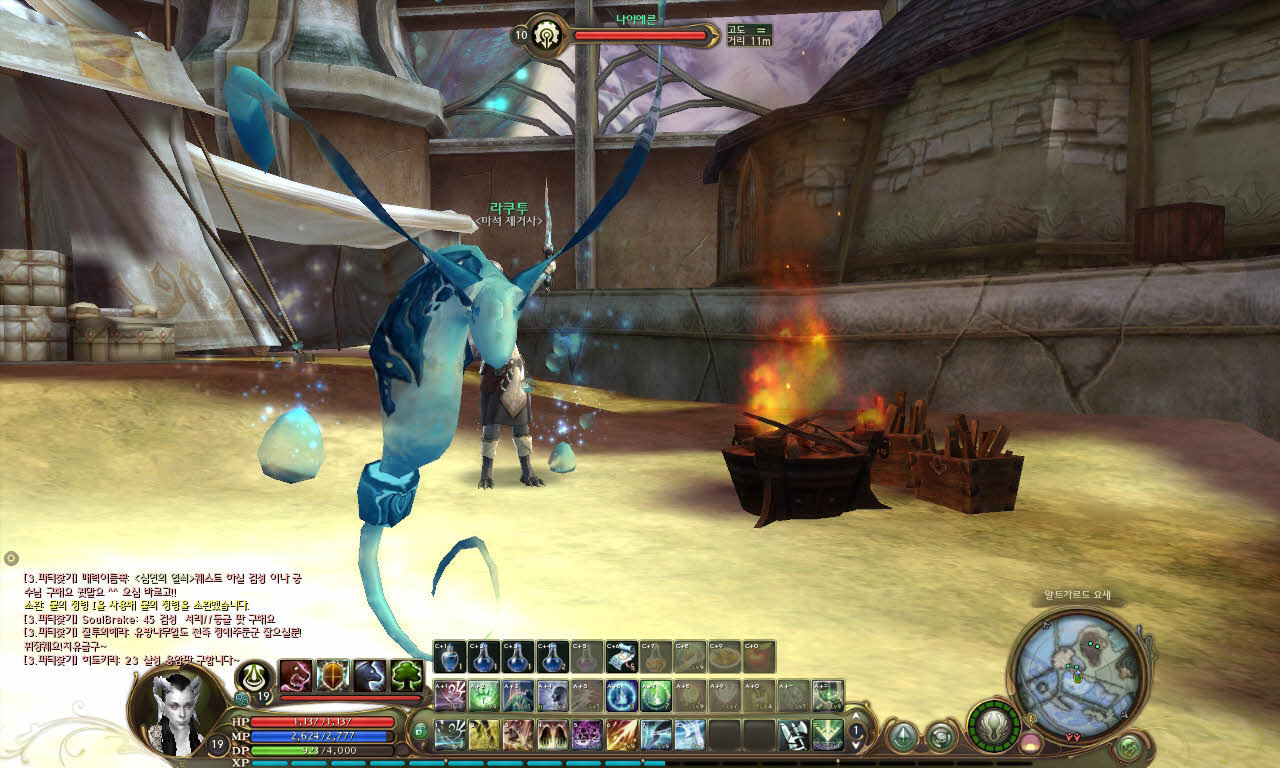Click the chat window options circle
The image size is (1280, 768).
(11, 558)
